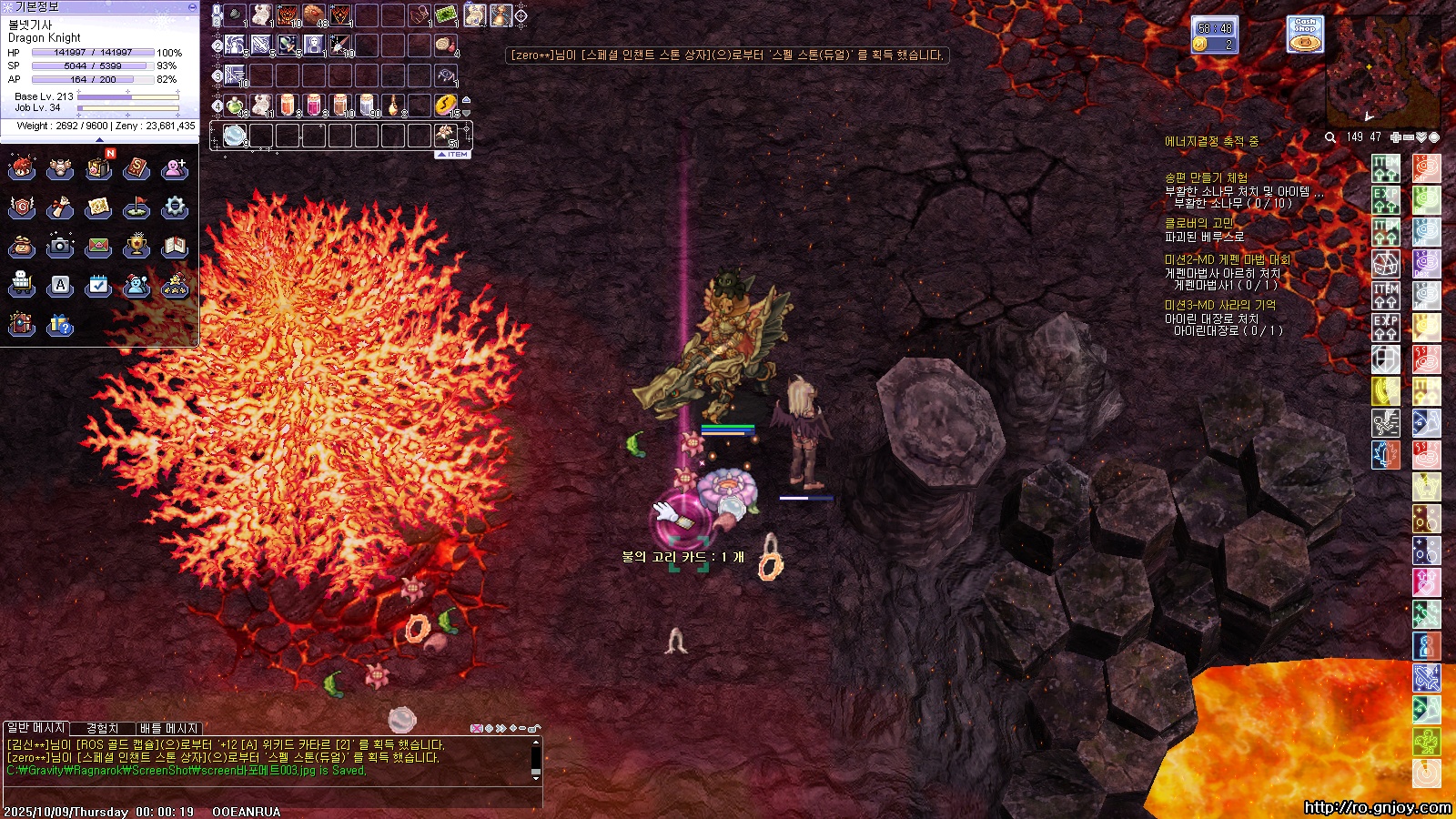Select the 송편 만들기 체험 quest entry

coord(1206,177)
